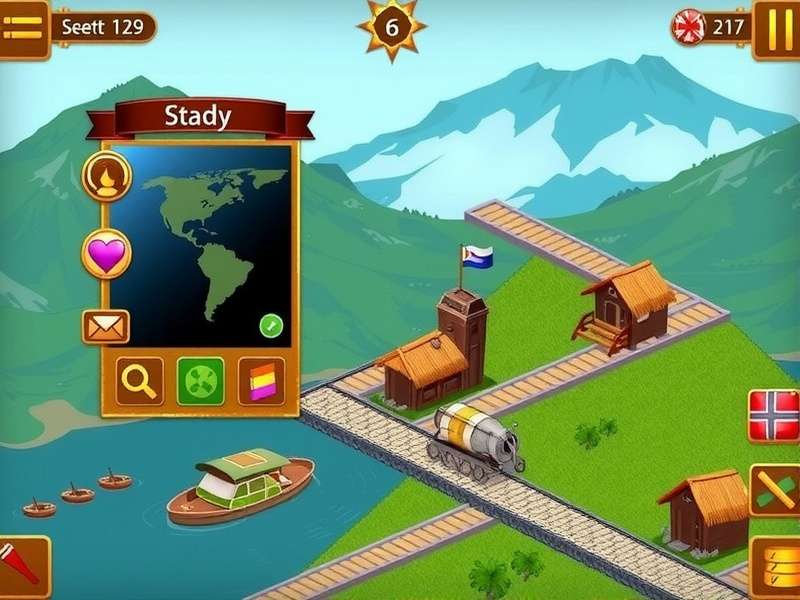Open the crossed tools build button

[775, 491]
